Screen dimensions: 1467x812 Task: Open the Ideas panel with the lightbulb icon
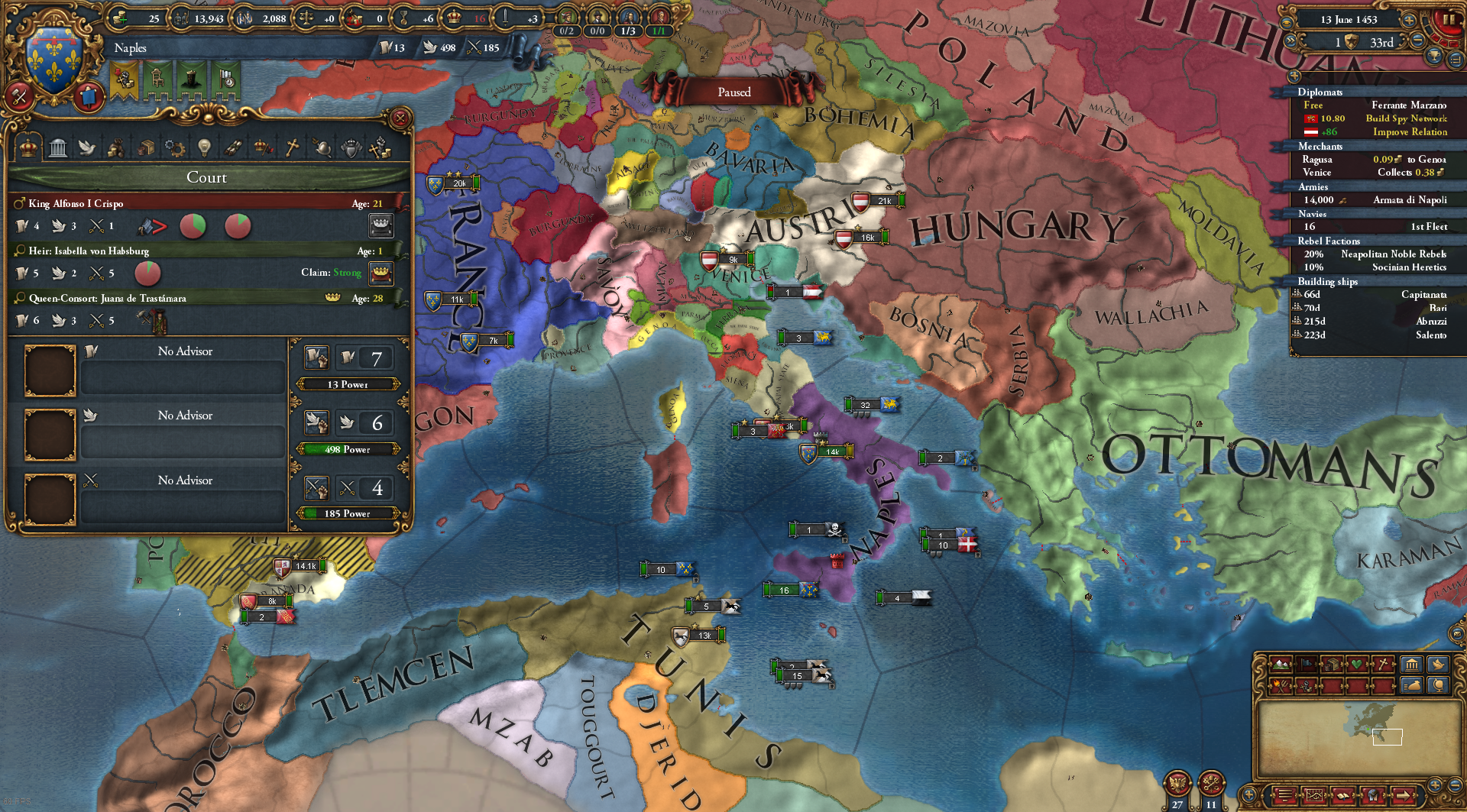click(203, 147)
